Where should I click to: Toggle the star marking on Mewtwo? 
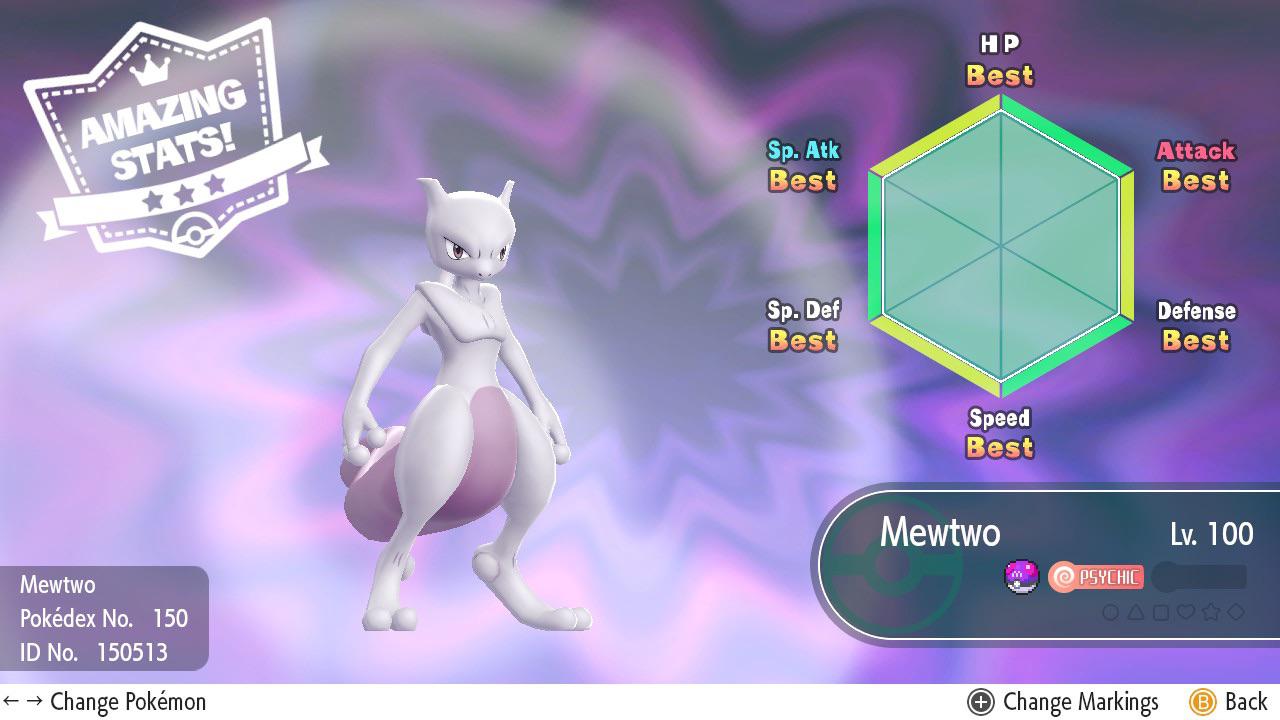[1210, 609]
